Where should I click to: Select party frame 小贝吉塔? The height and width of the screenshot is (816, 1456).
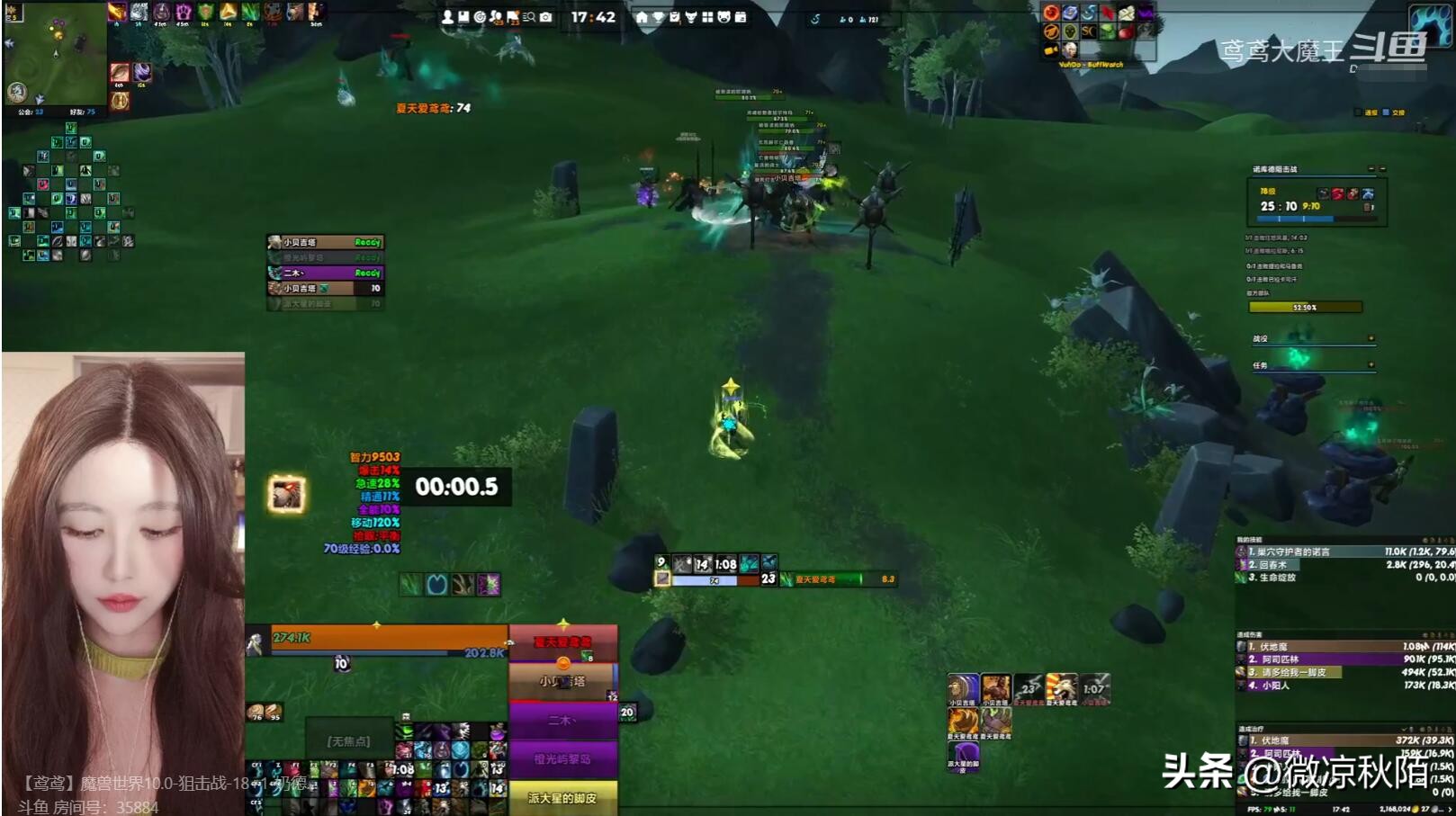point(562,681)
